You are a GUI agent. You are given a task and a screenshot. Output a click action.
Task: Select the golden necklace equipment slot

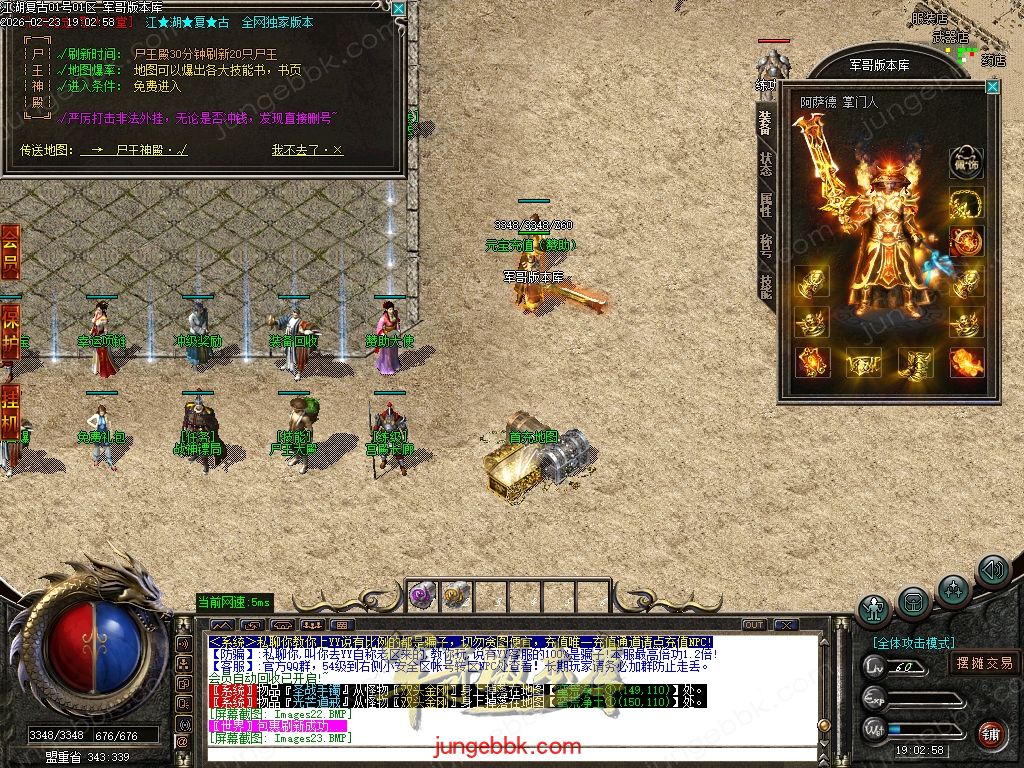(x=966, y=203)
